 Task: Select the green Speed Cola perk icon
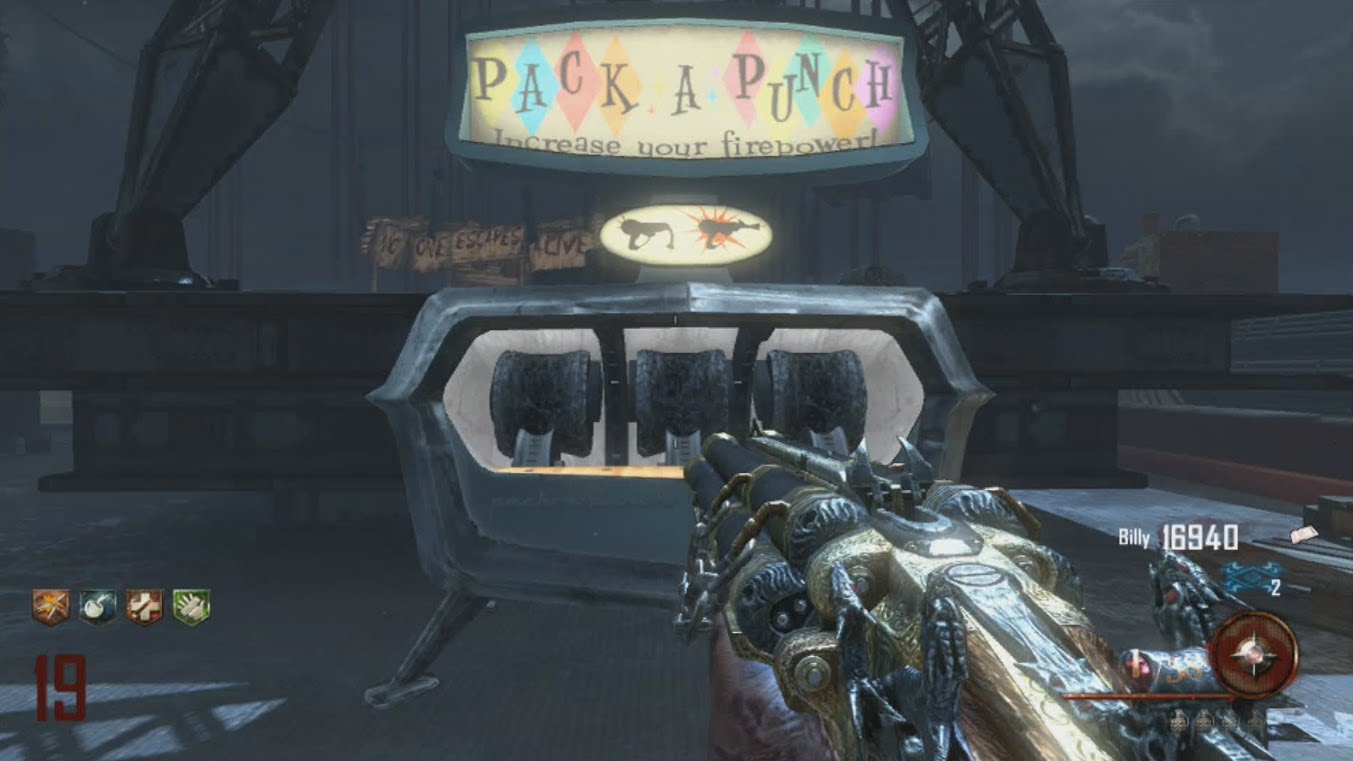point(191,607)
